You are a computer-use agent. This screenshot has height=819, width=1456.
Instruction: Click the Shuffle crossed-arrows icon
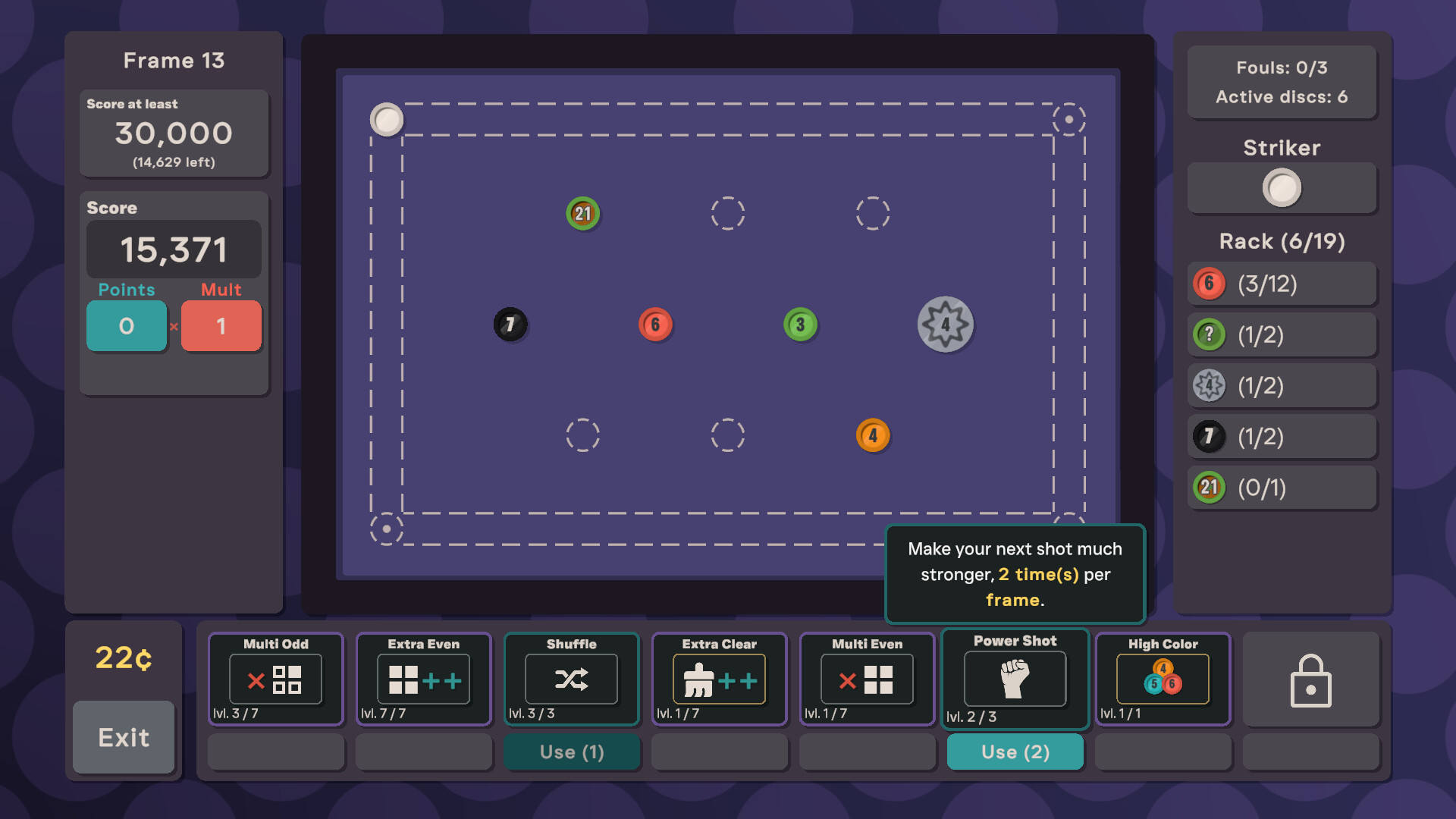point(571,679)
